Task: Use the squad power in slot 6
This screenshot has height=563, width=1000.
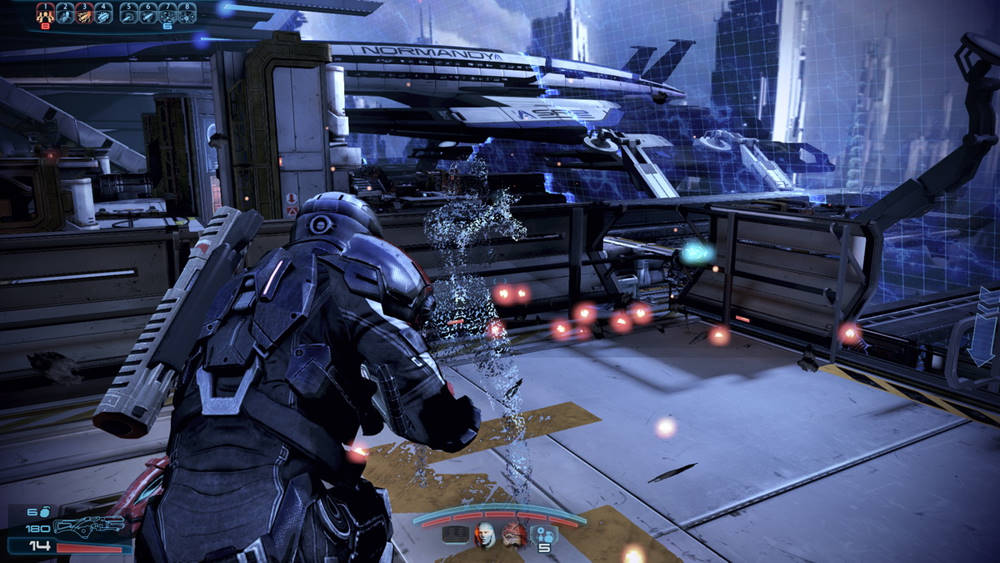Action: coord(148,13)
